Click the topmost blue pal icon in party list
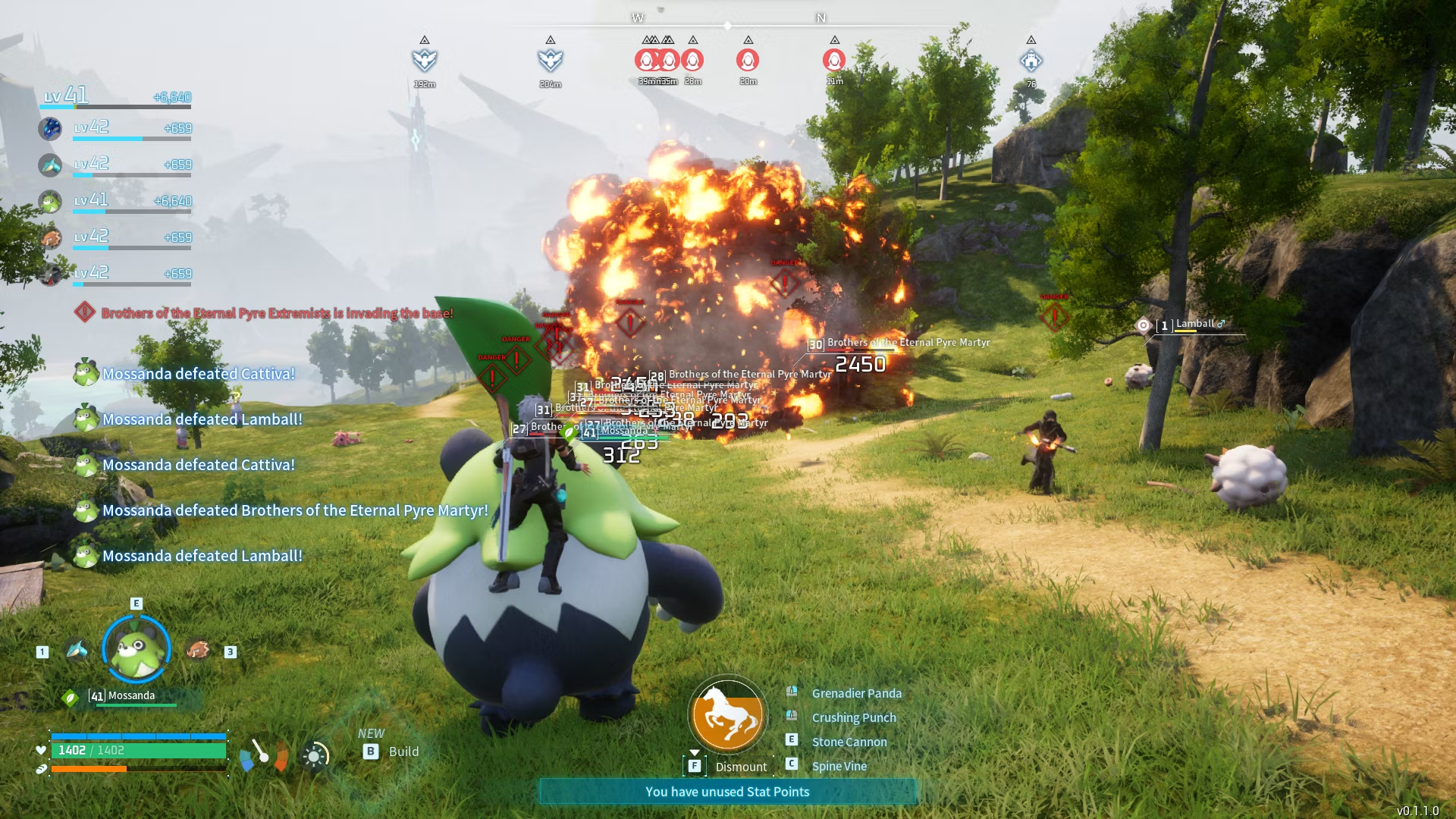The image size is (1456, 819). pos(51,128)
